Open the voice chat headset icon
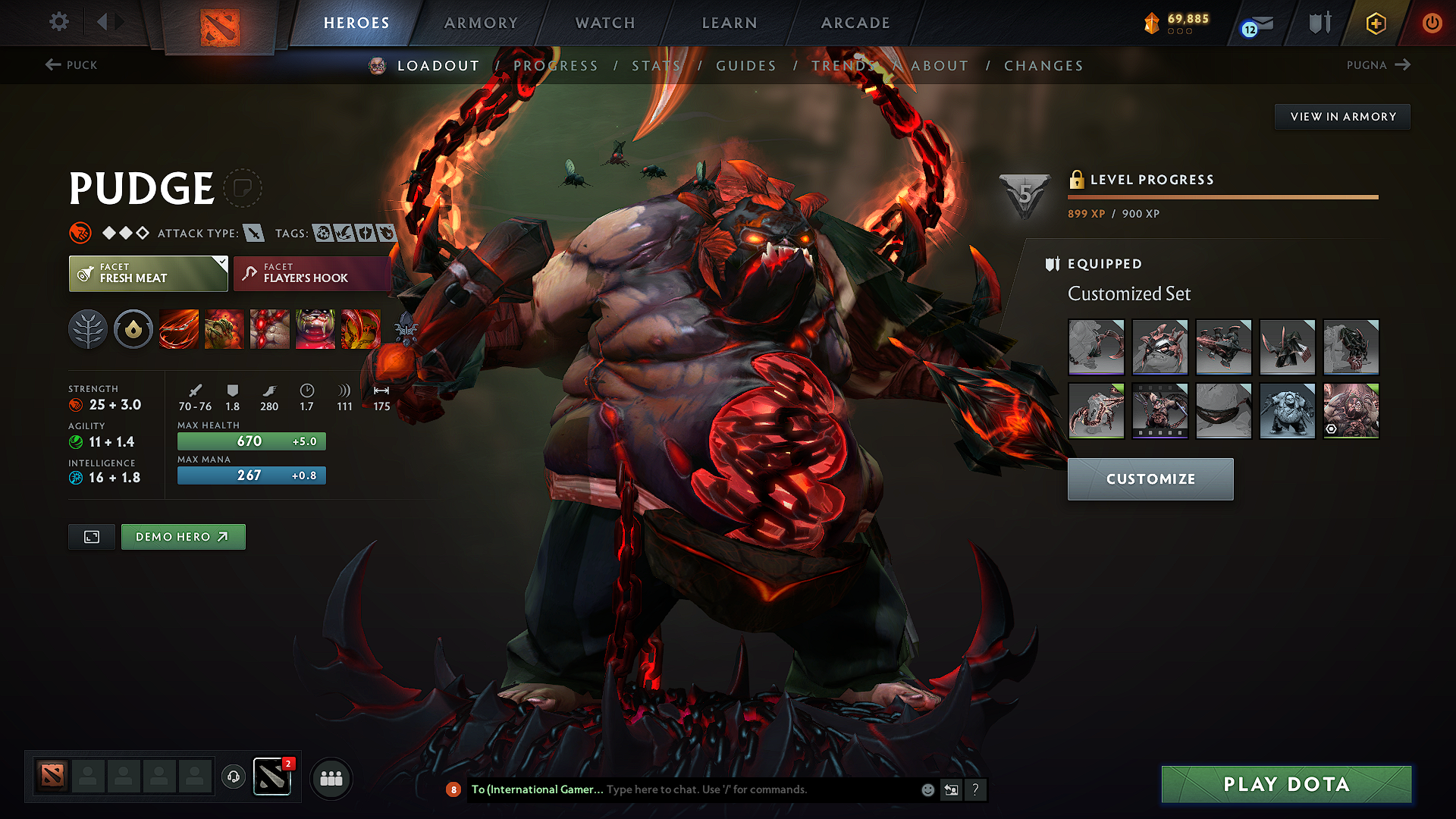The image size is (1456, 819). click(233, 777)
